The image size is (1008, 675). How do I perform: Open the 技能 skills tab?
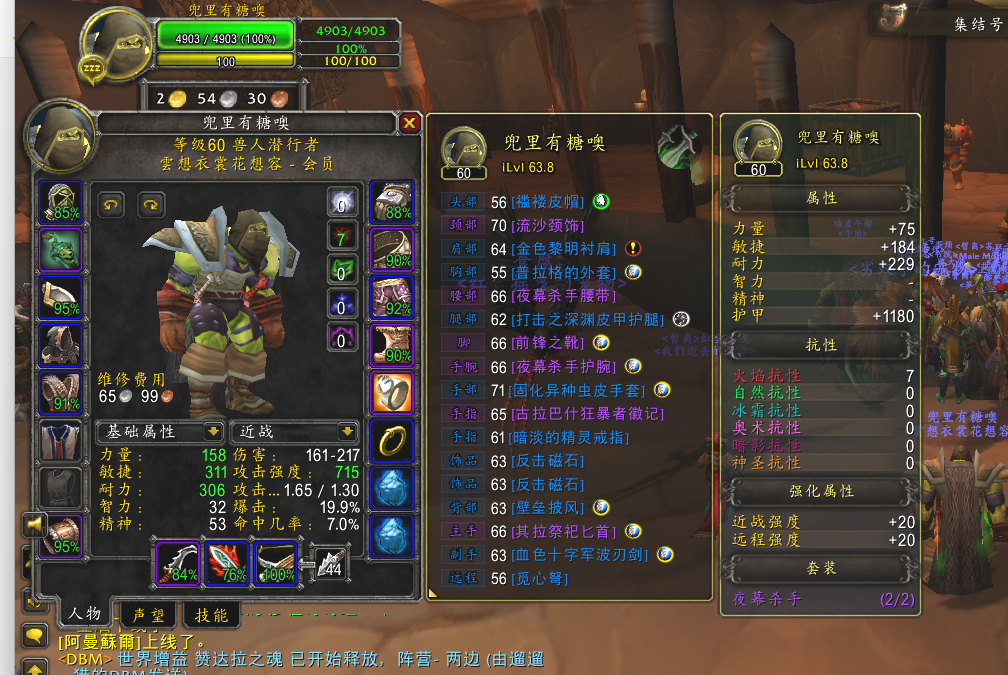tap(211, 615)
